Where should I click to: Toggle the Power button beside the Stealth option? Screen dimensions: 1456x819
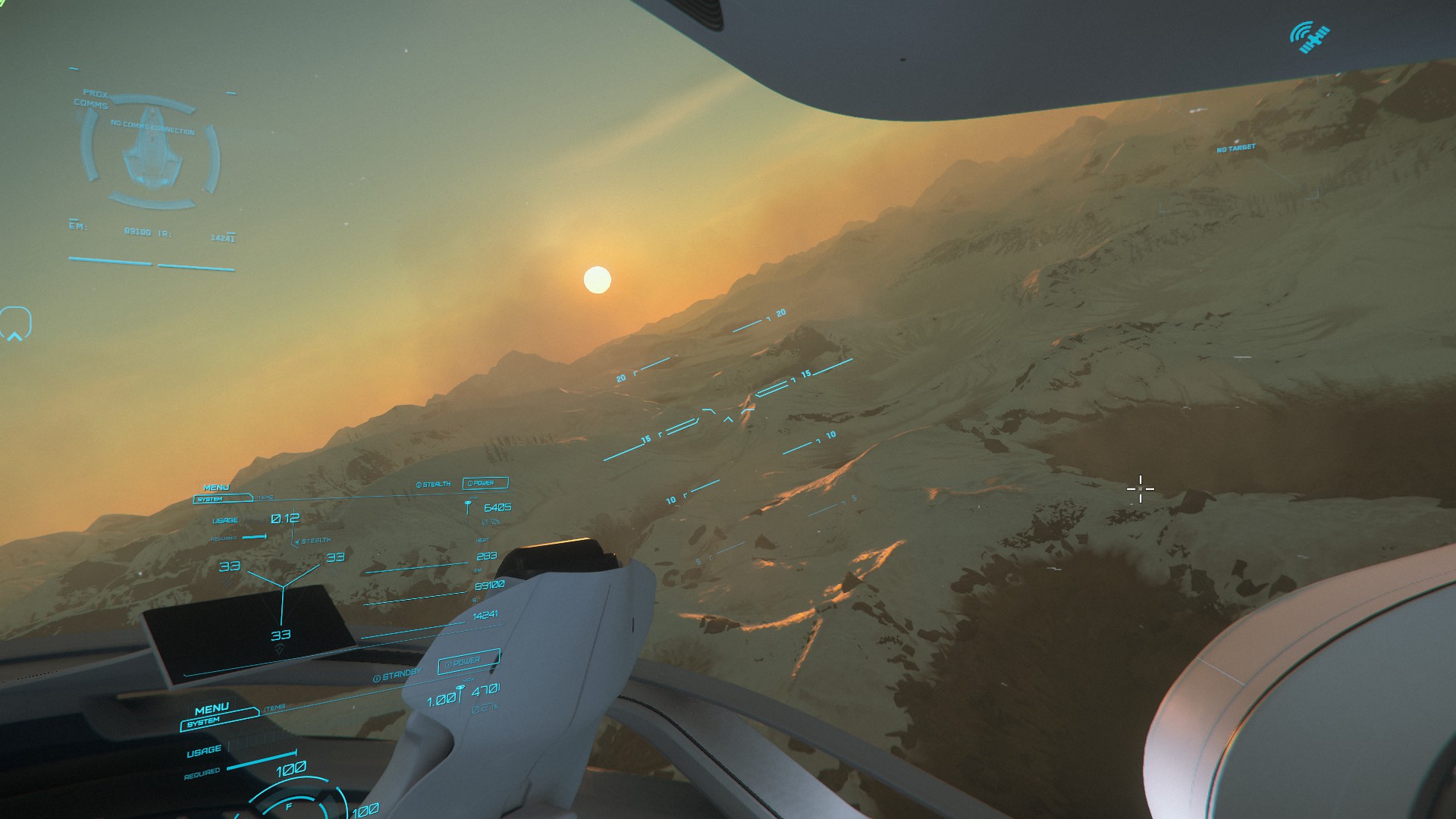pos(485,483)
